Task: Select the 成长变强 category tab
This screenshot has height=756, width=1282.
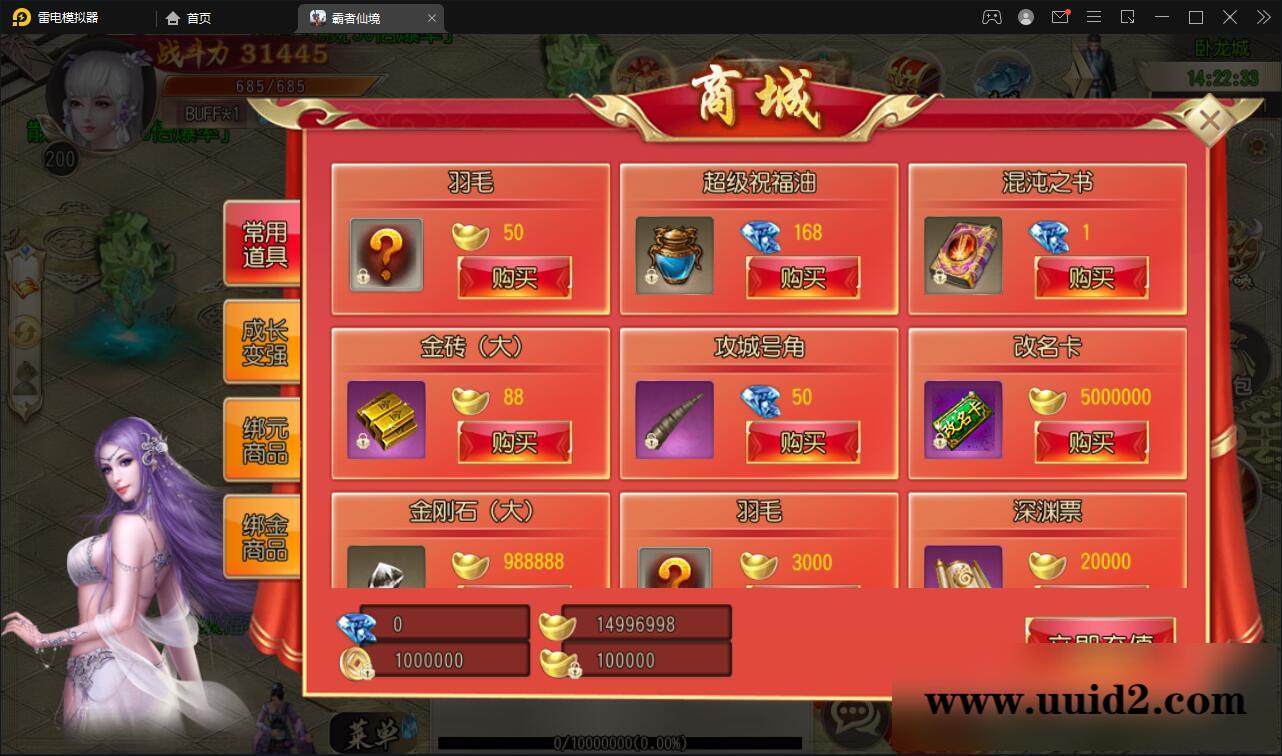Action: click(x=260, y=342)
